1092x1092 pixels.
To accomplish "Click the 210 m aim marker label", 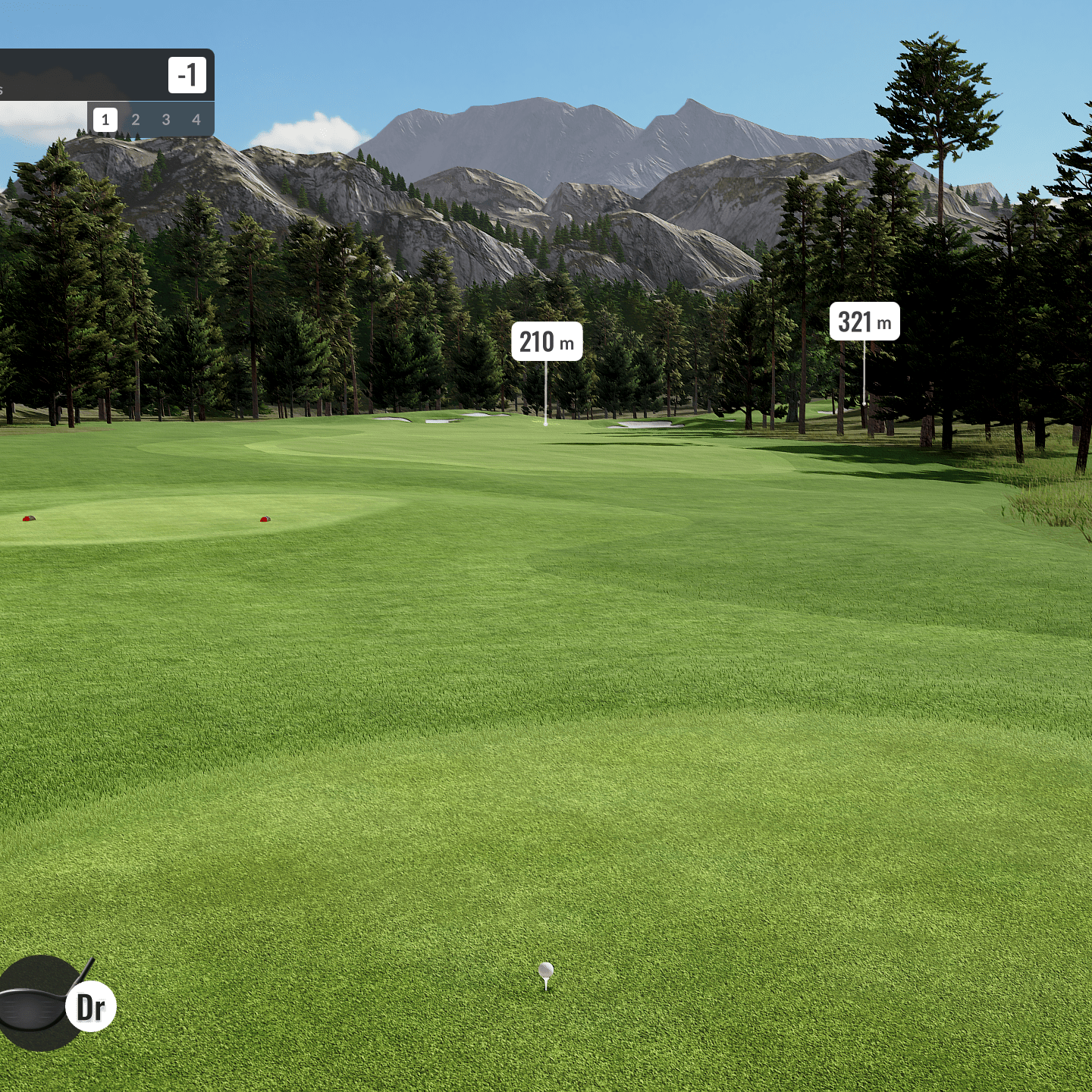I will coord(547,342).
